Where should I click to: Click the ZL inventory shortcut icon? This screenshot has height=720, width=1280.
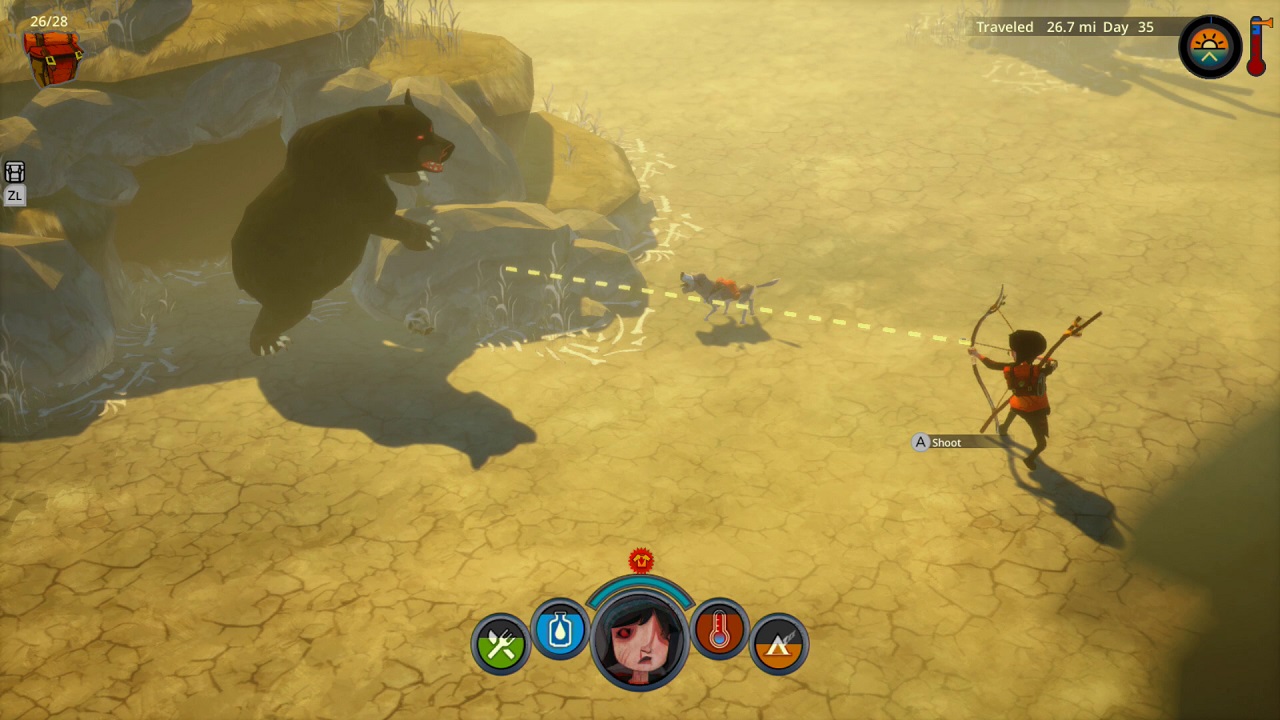point(14,196)
